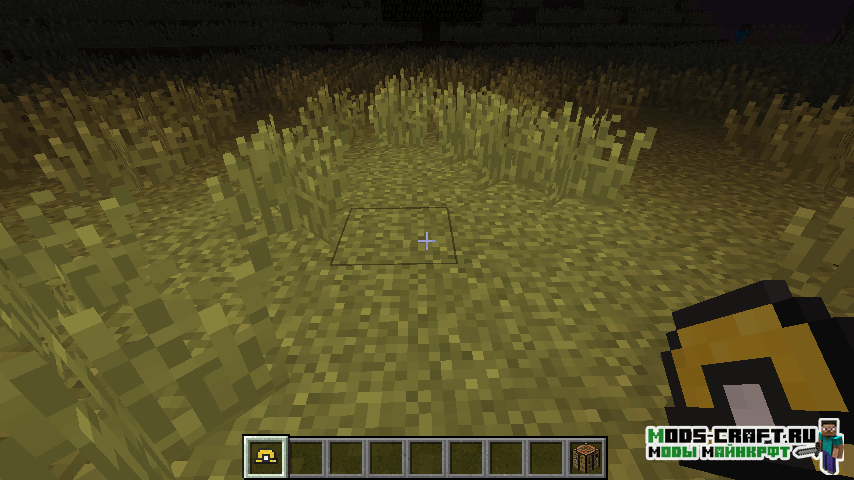Select the yellow mining helmet hotbar slot
The height and width of the screenshot is (480, 854).
click(x=267, y=457)
